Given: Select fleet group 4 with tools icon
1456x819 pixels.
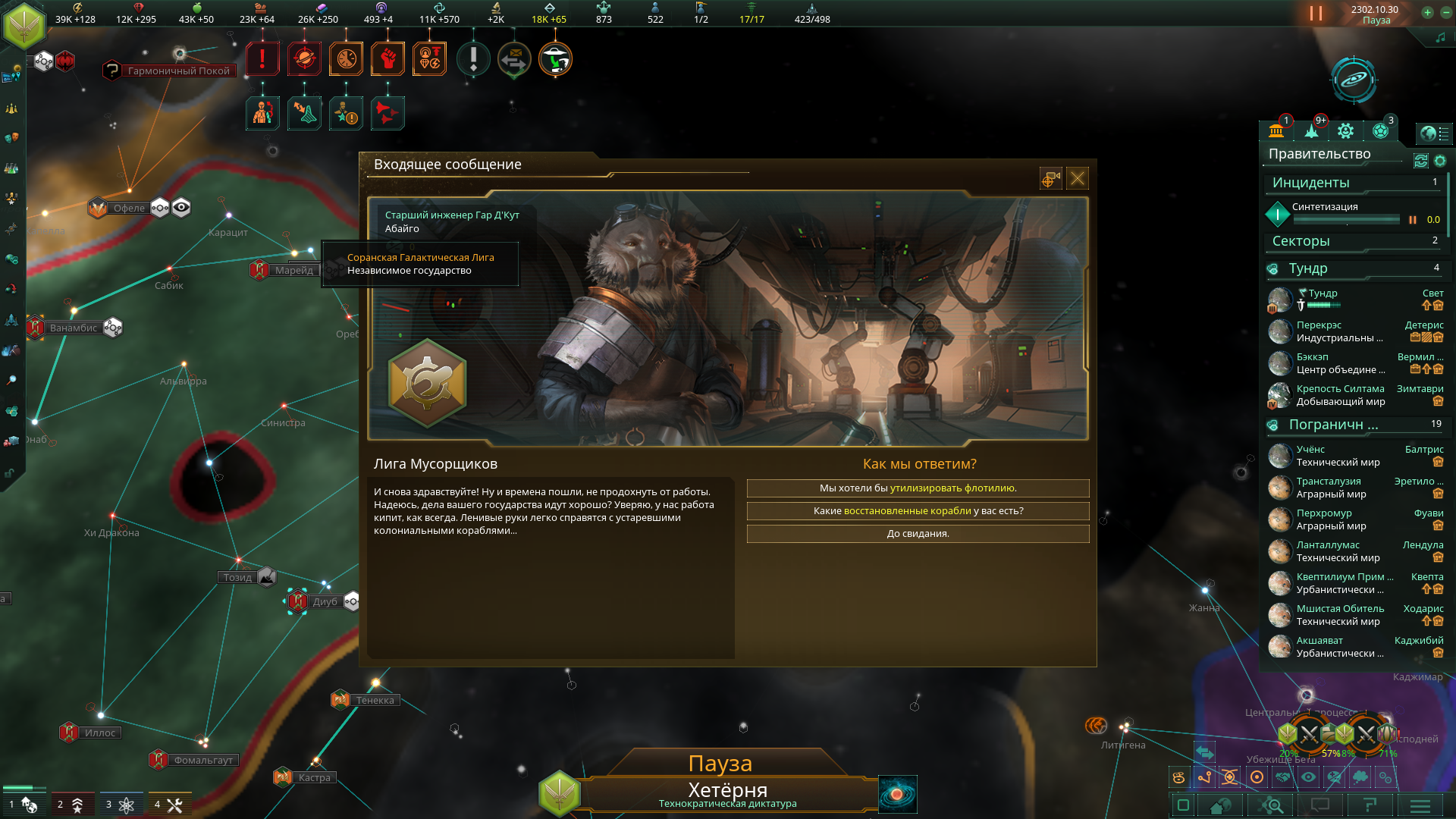Looking at the screenshot, I should 168,805.
